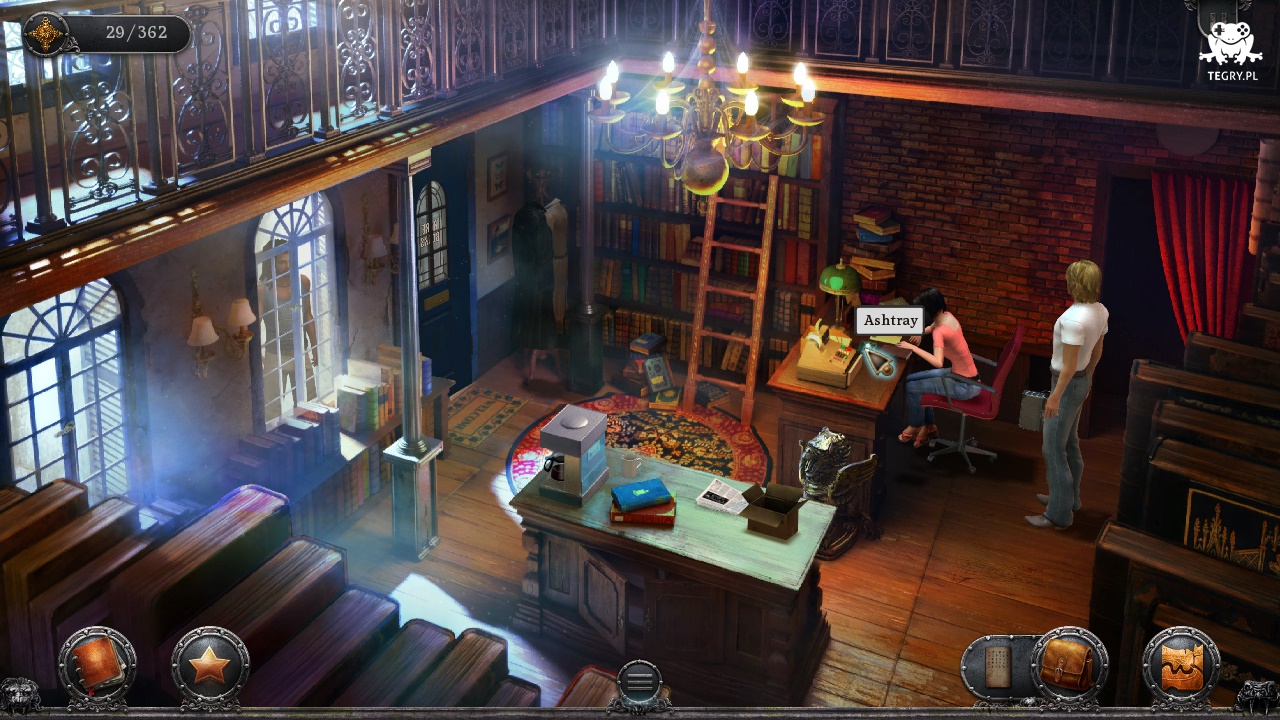Select the grey item slot beside the satchel
1280x720 pixels.
coord(998,667)
